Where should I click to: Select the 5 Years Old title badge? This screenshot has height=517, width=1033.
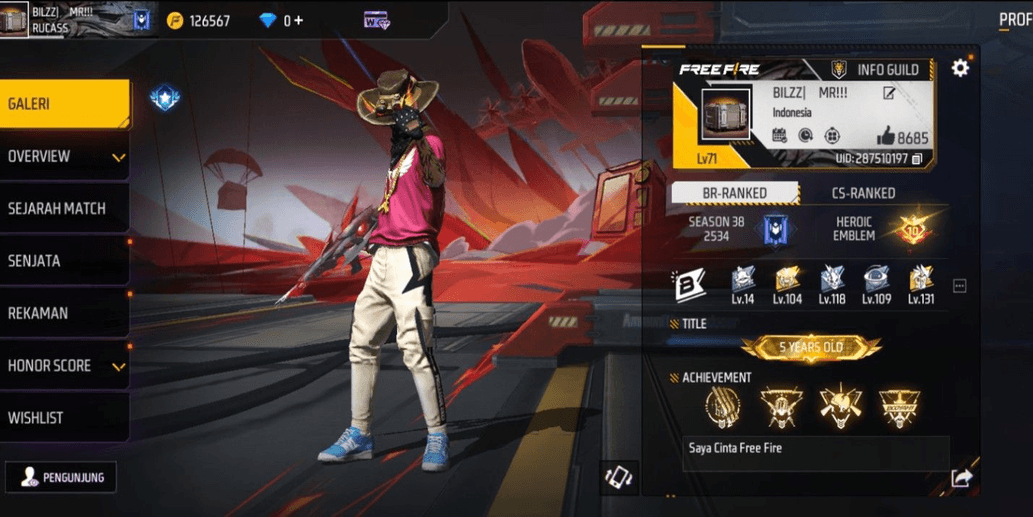[x=811, y=348]
